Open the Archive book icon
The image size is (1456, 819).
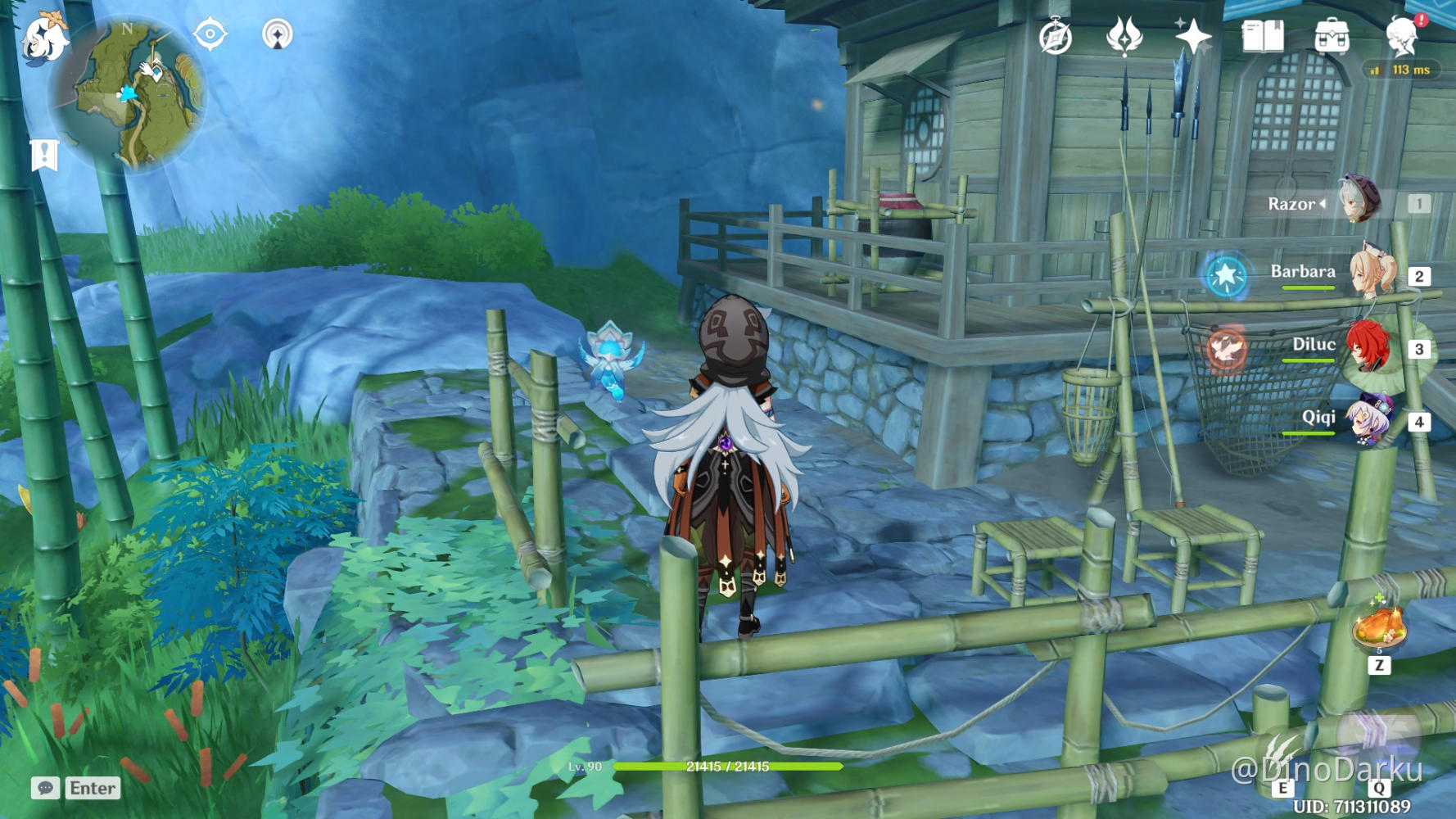[1262, 37]
